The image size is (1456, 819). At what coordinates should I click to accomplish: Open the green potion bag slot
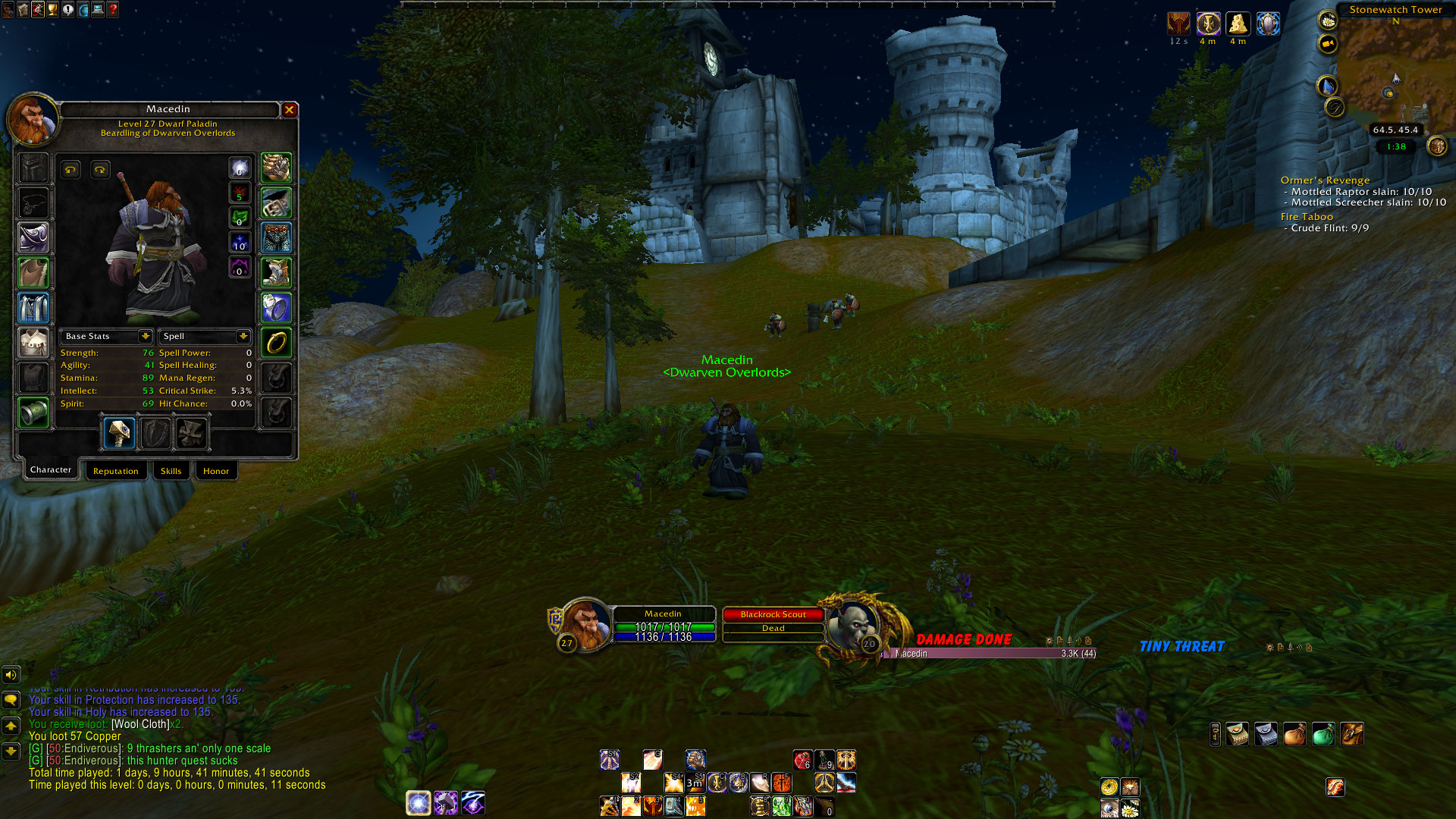click(x=1323, y=734)
